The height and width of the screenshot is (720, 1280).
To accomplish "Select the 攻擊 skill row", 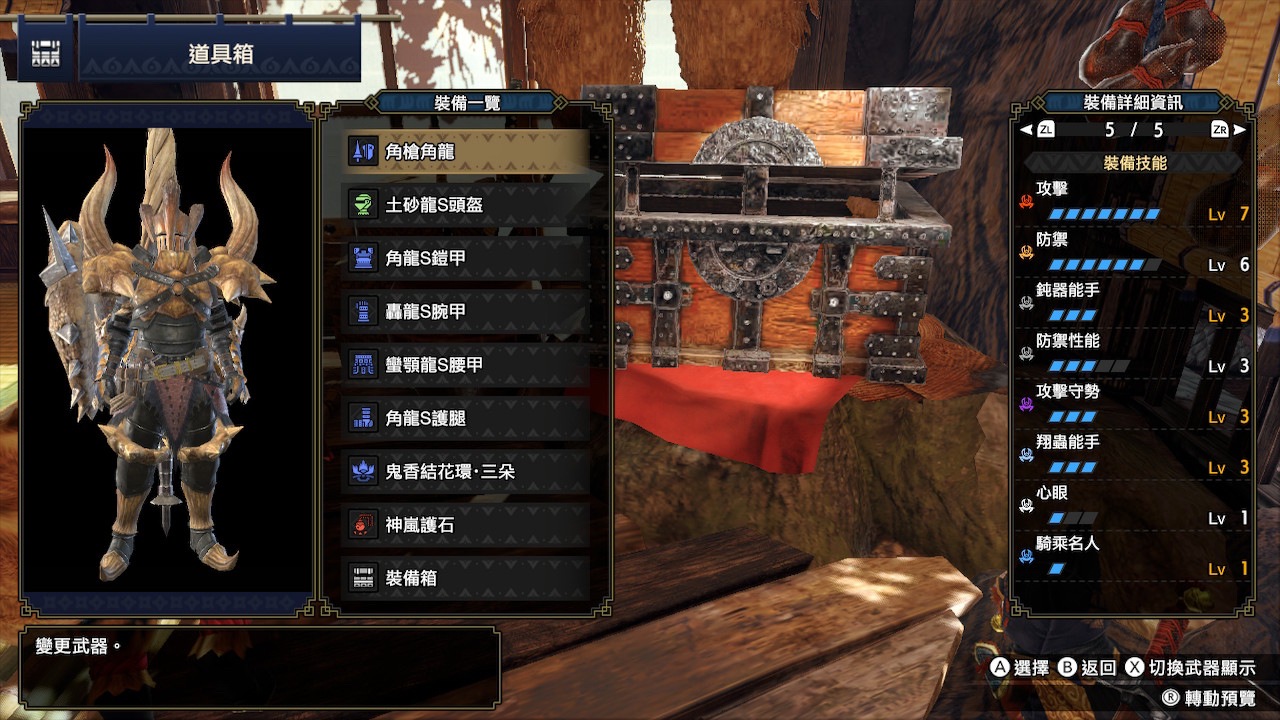I will [x=1134, y=200].
